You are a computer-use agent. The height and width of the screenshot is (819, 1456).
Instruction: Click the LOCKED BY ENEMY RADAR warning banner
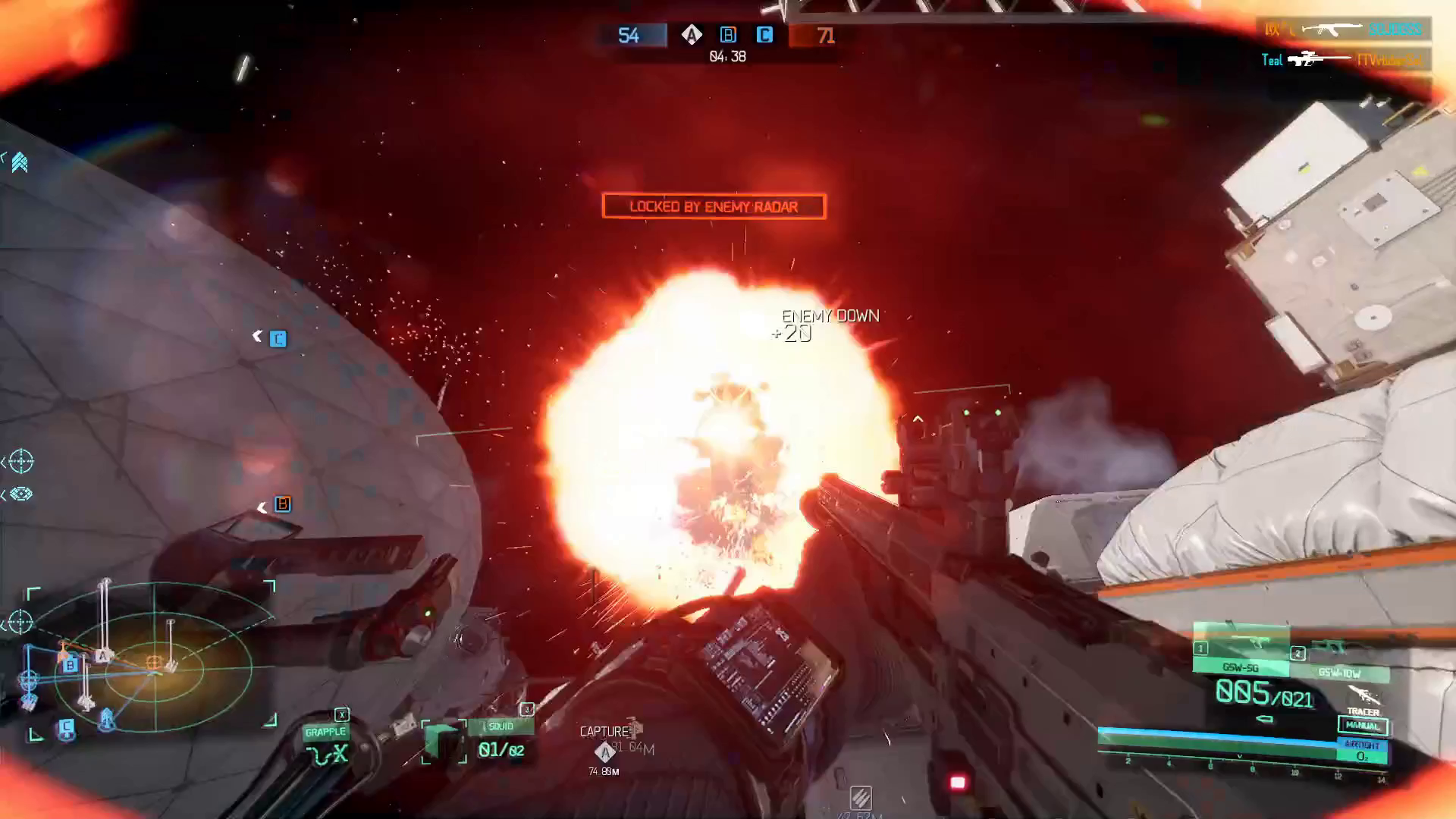tap(713, 206)
